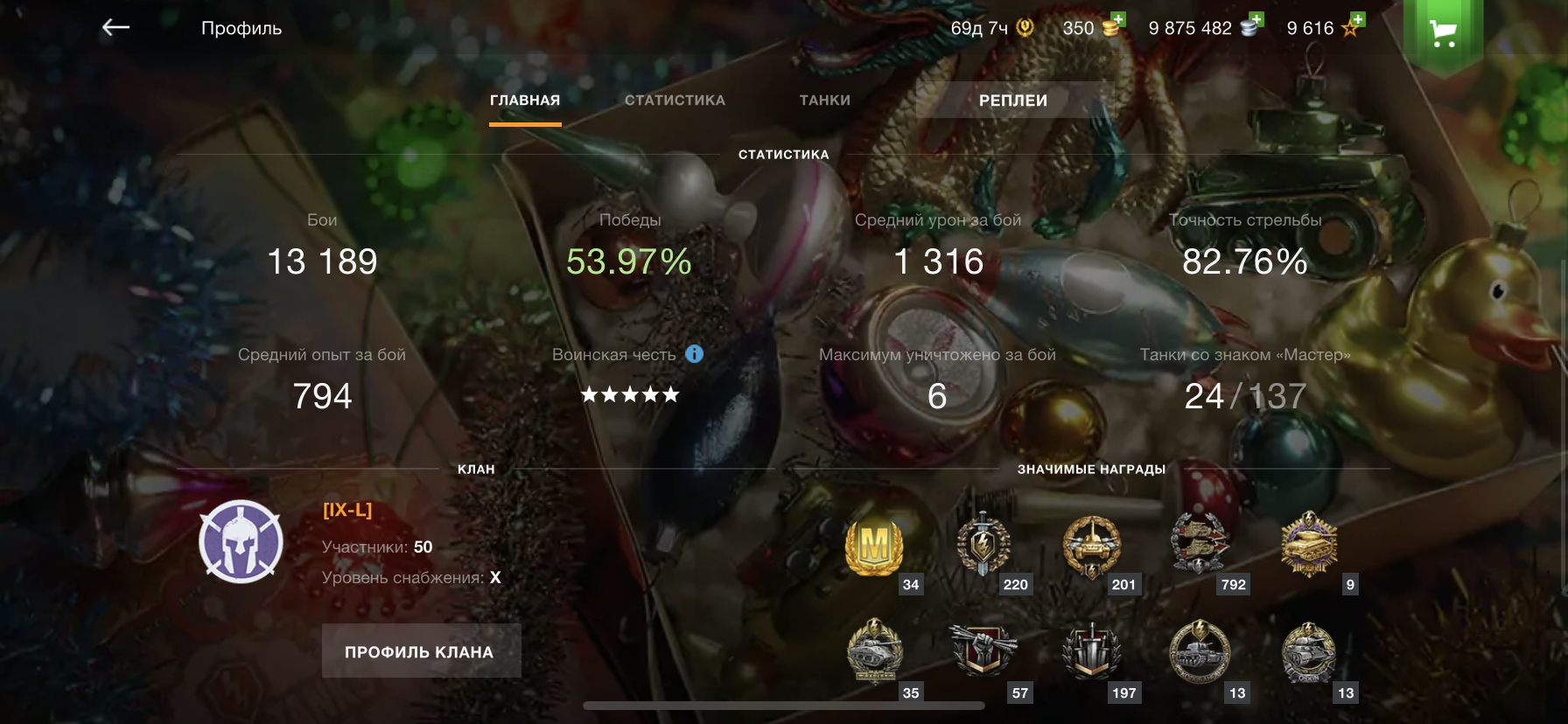Open the shop via green cart button
1568x724 pixels.
pos(1443,33)
